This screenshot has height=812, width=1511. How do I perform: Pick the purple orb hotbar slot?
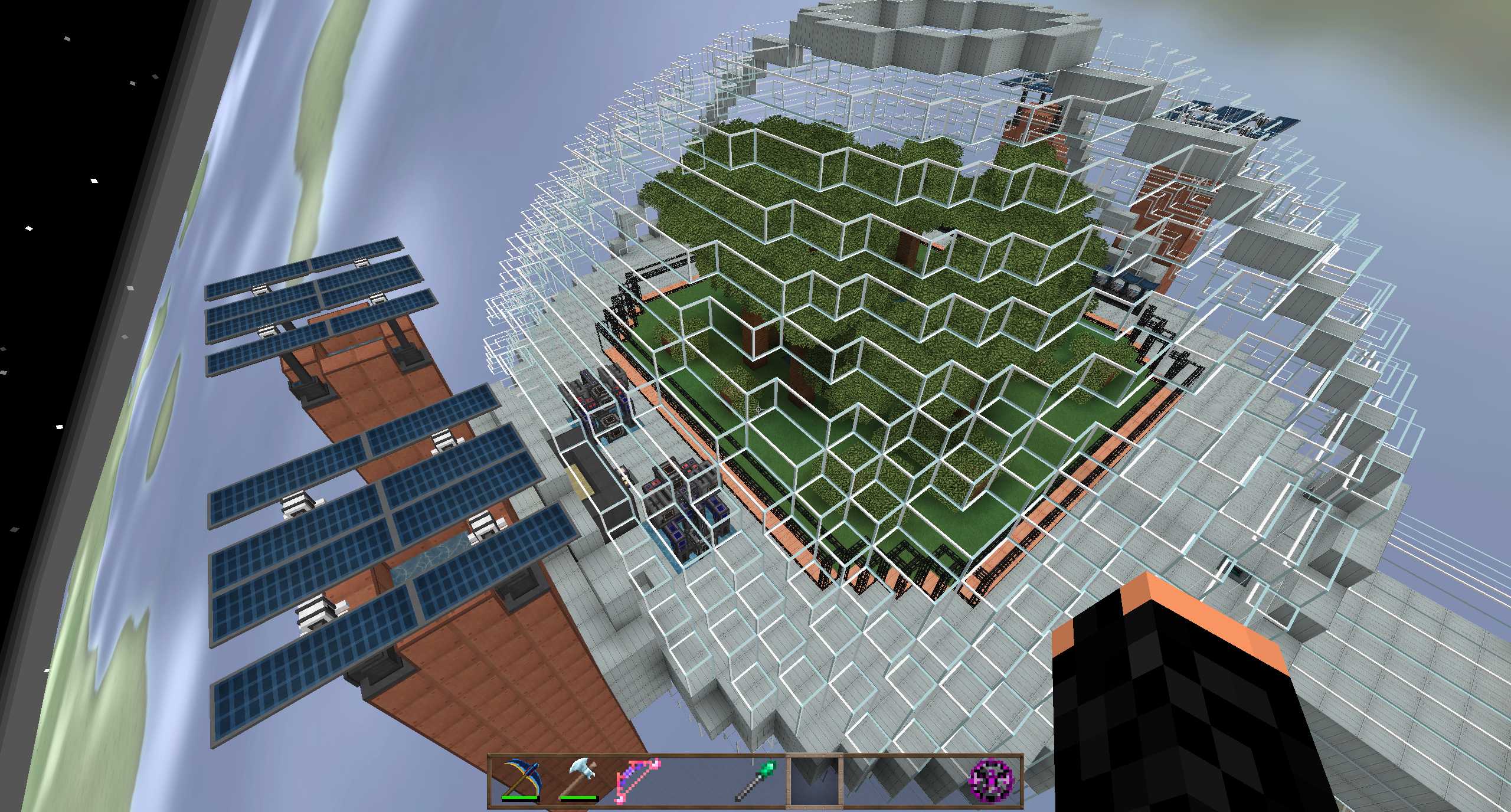[991, 780]
